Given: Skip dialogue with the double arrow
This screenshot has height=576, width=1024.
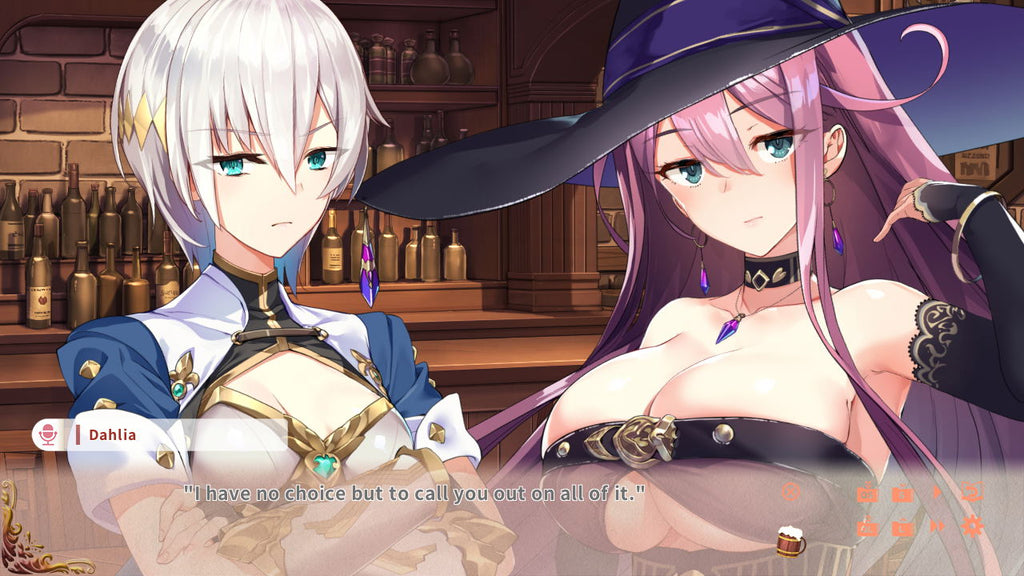Looking at the screenshot, I should click(937, 526).
